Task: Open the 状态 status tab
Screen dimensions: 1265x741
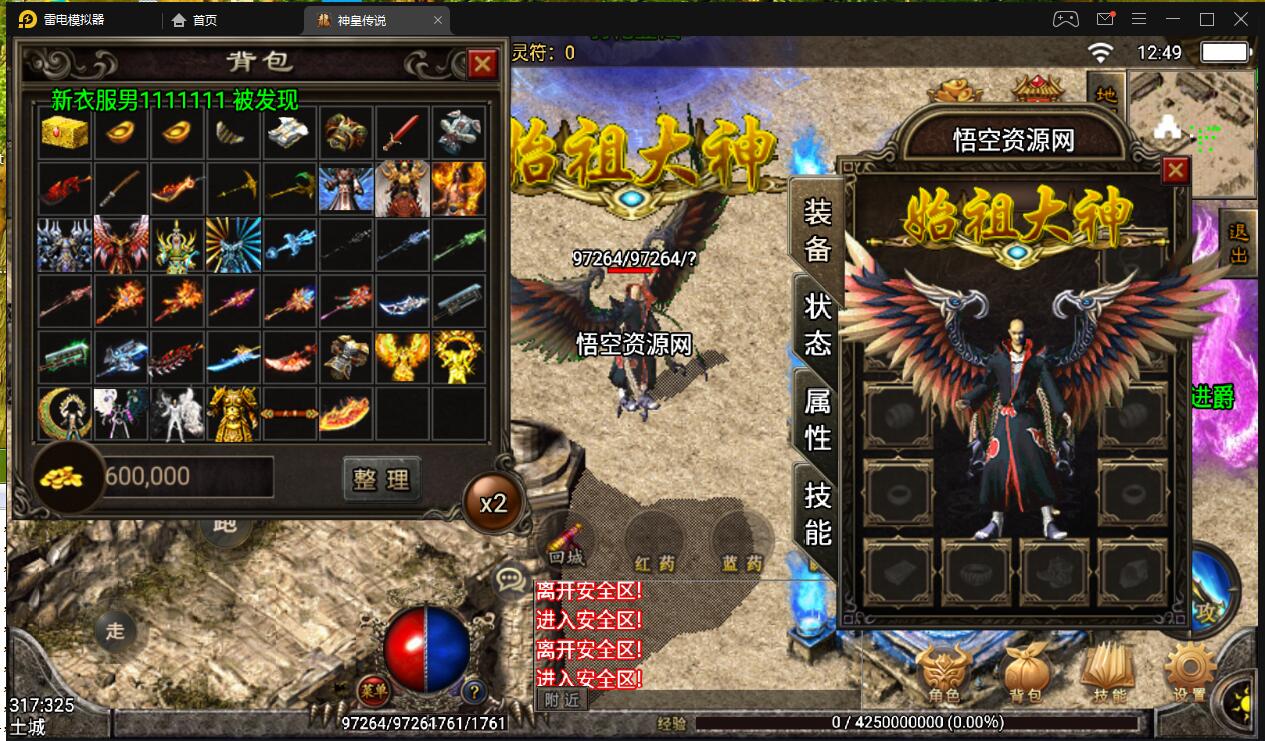Action: [x=817, y=324]
